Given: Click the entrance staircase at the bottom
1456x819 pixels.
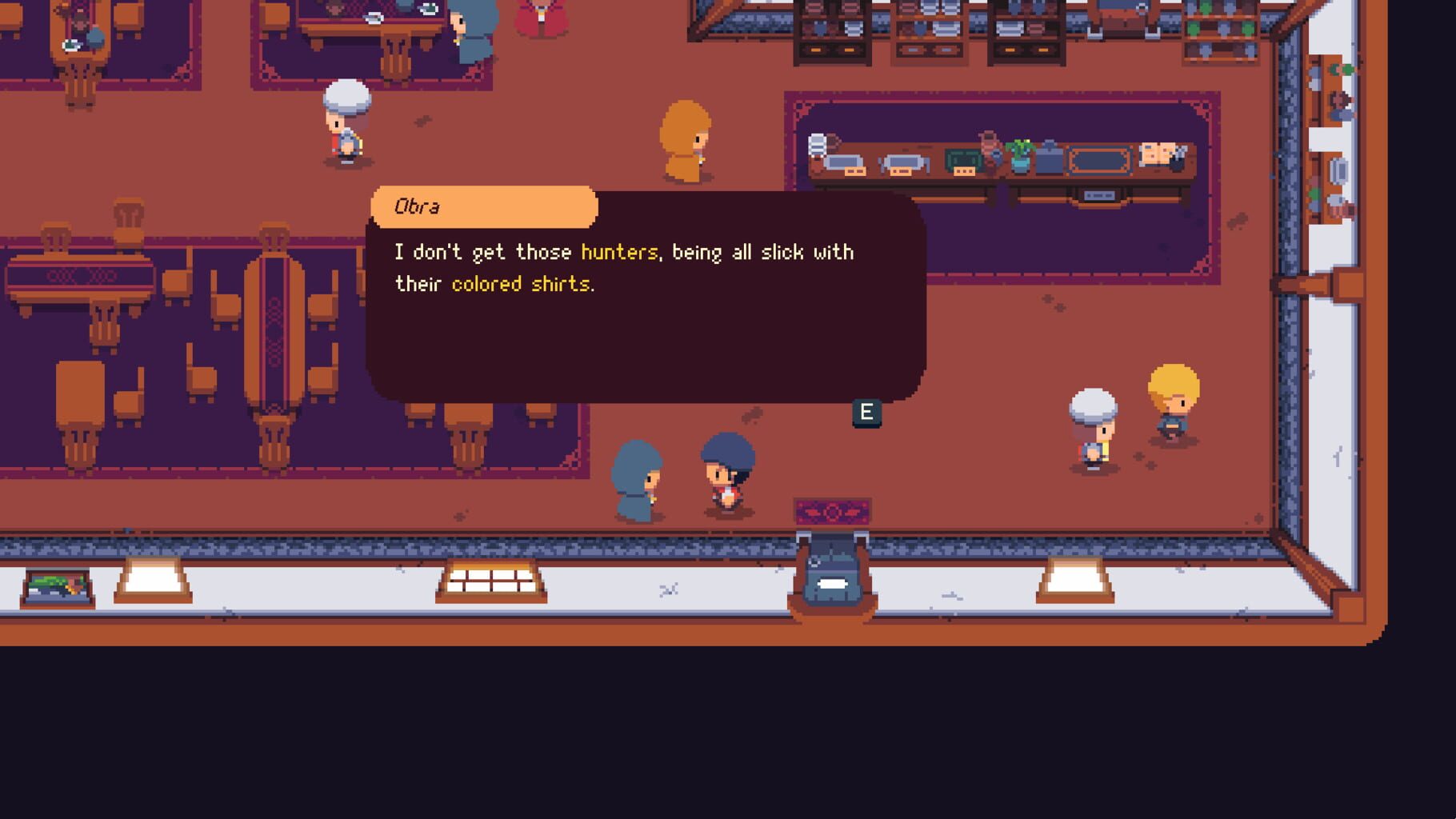Looking at the screenshot, I should pyautogui.click(x=832, y=580).
